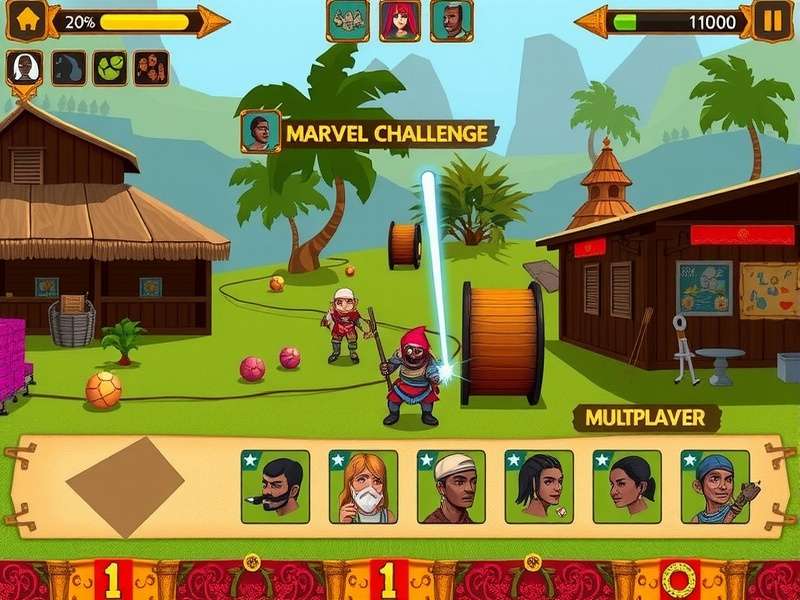Click the home button
This screenshot has width=800, height=600.
(28, 20)
